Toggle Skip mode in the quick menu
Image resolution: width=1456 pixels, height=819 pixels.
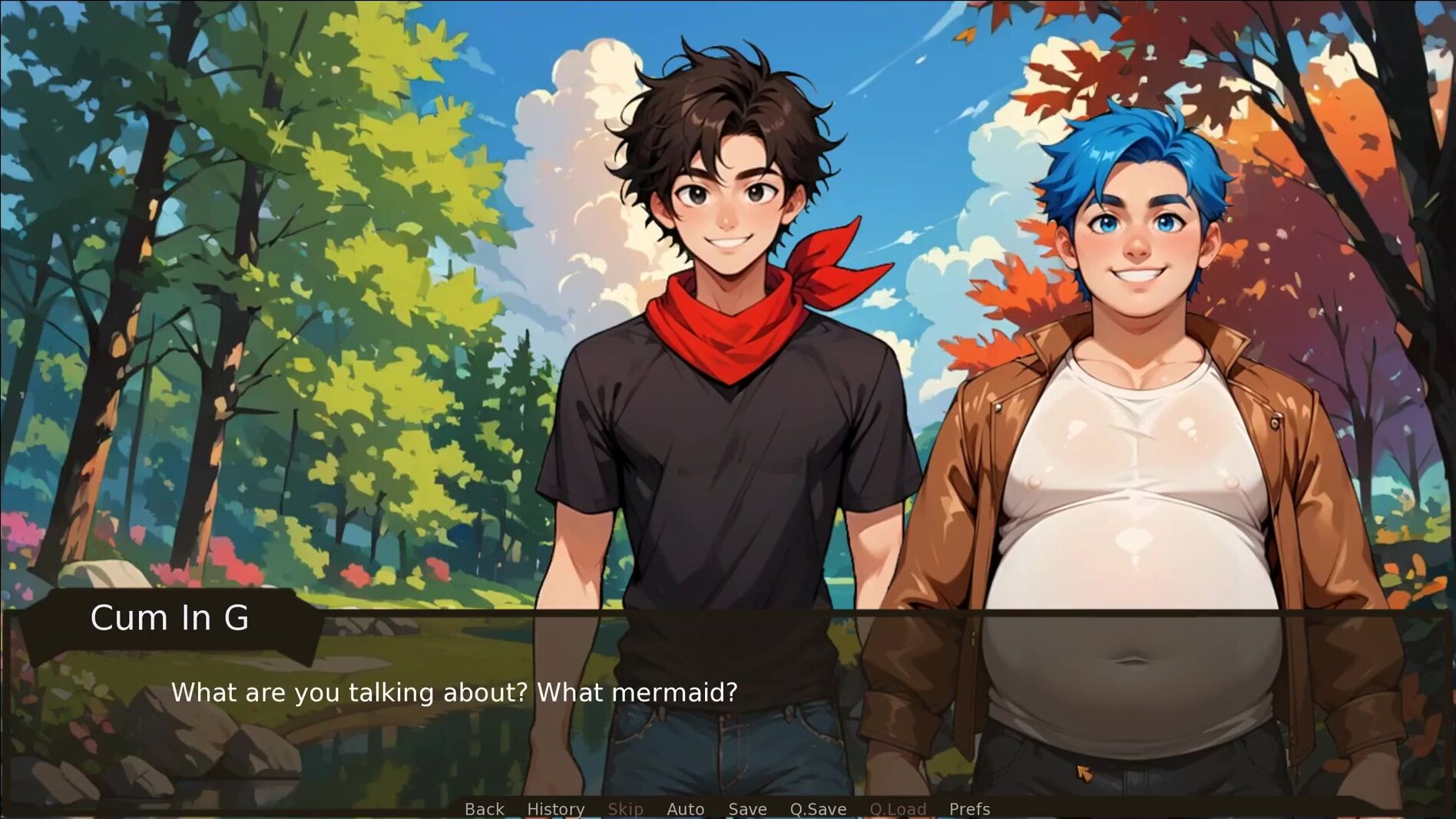[625, 809]
